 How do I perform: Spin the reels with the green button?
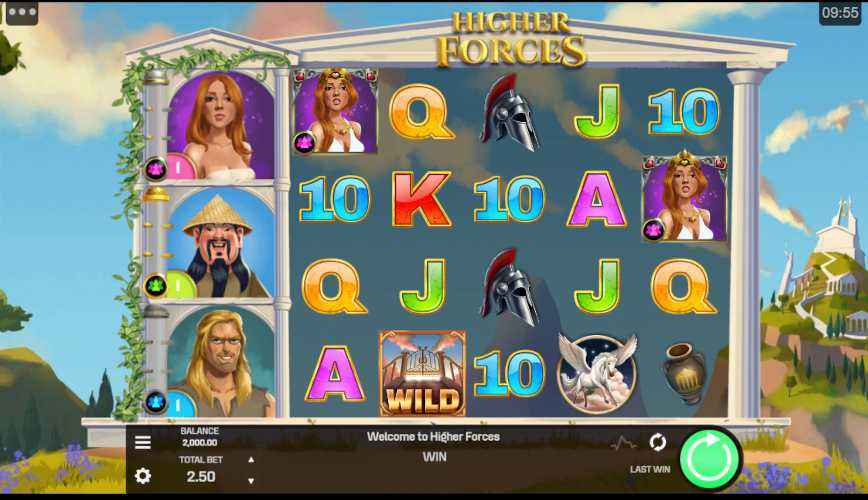pyautogui.click(x=710, y=459)
